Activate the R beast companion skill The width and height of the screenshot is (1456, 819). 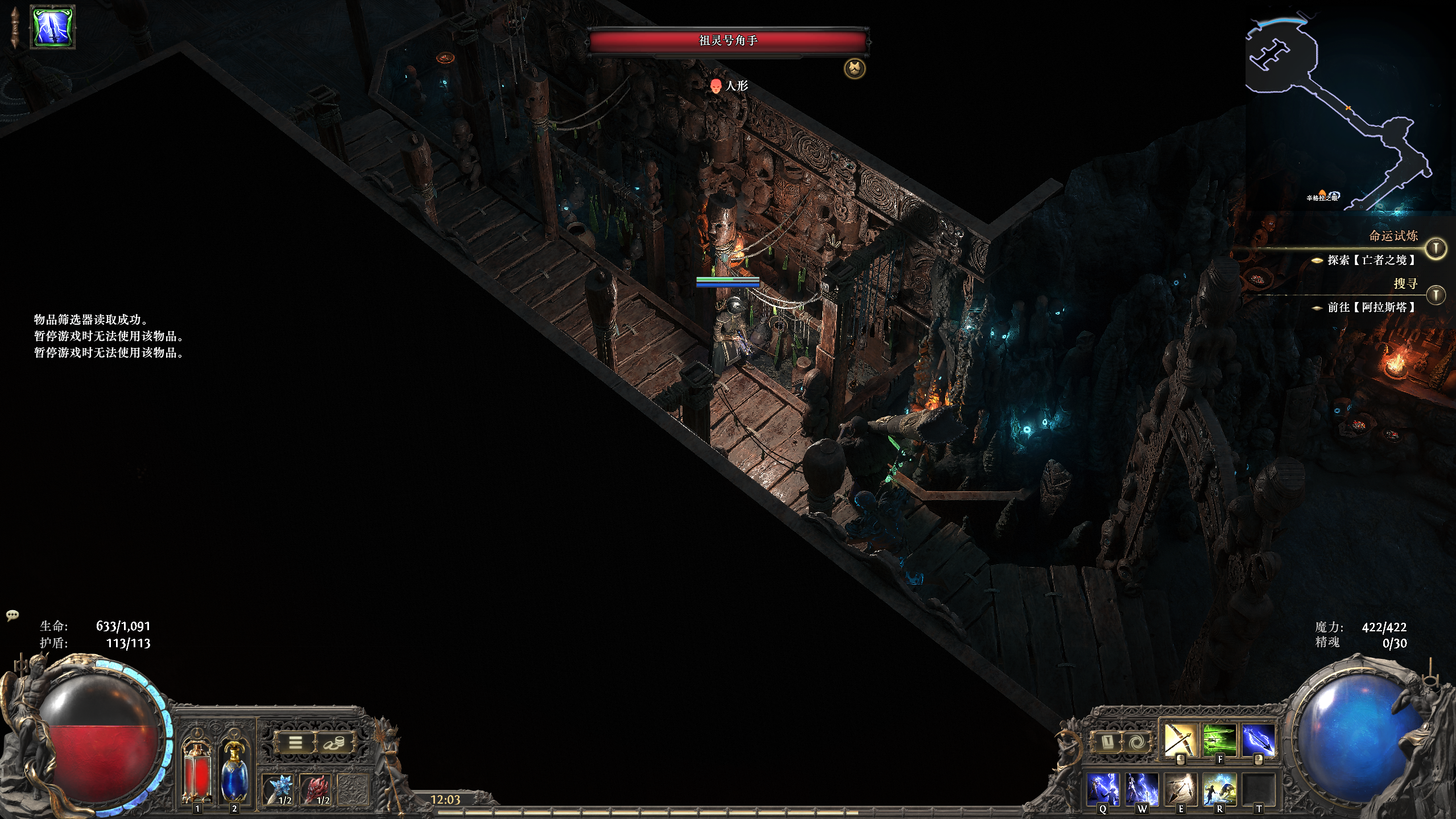pyautogui.click(x=1219, y=789)
